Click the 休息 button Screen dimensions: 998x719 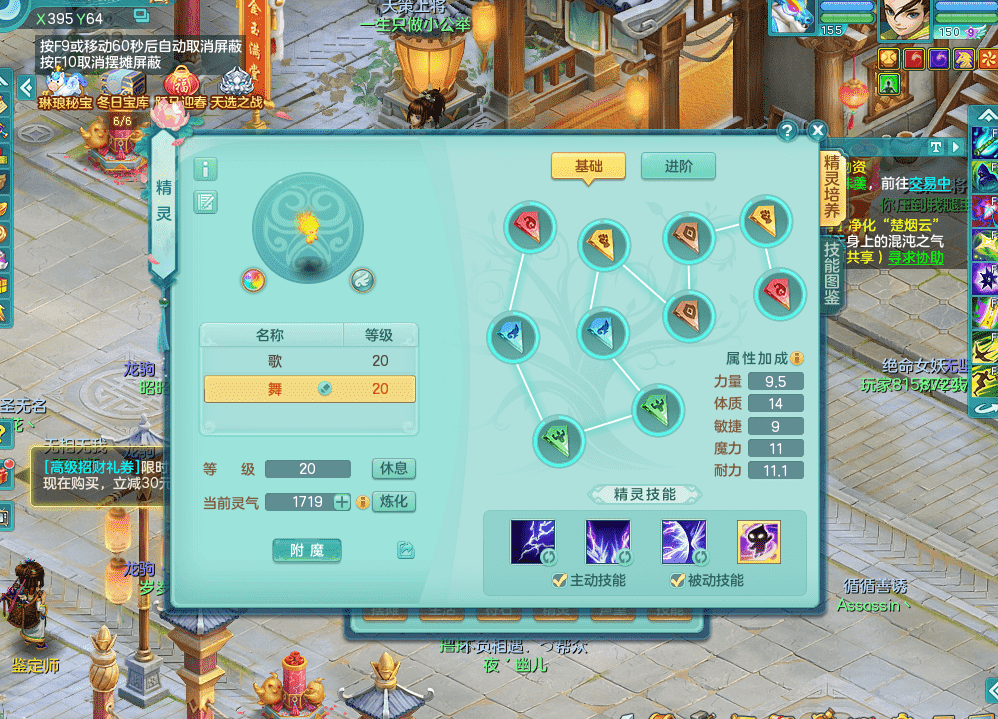[393, 469]
